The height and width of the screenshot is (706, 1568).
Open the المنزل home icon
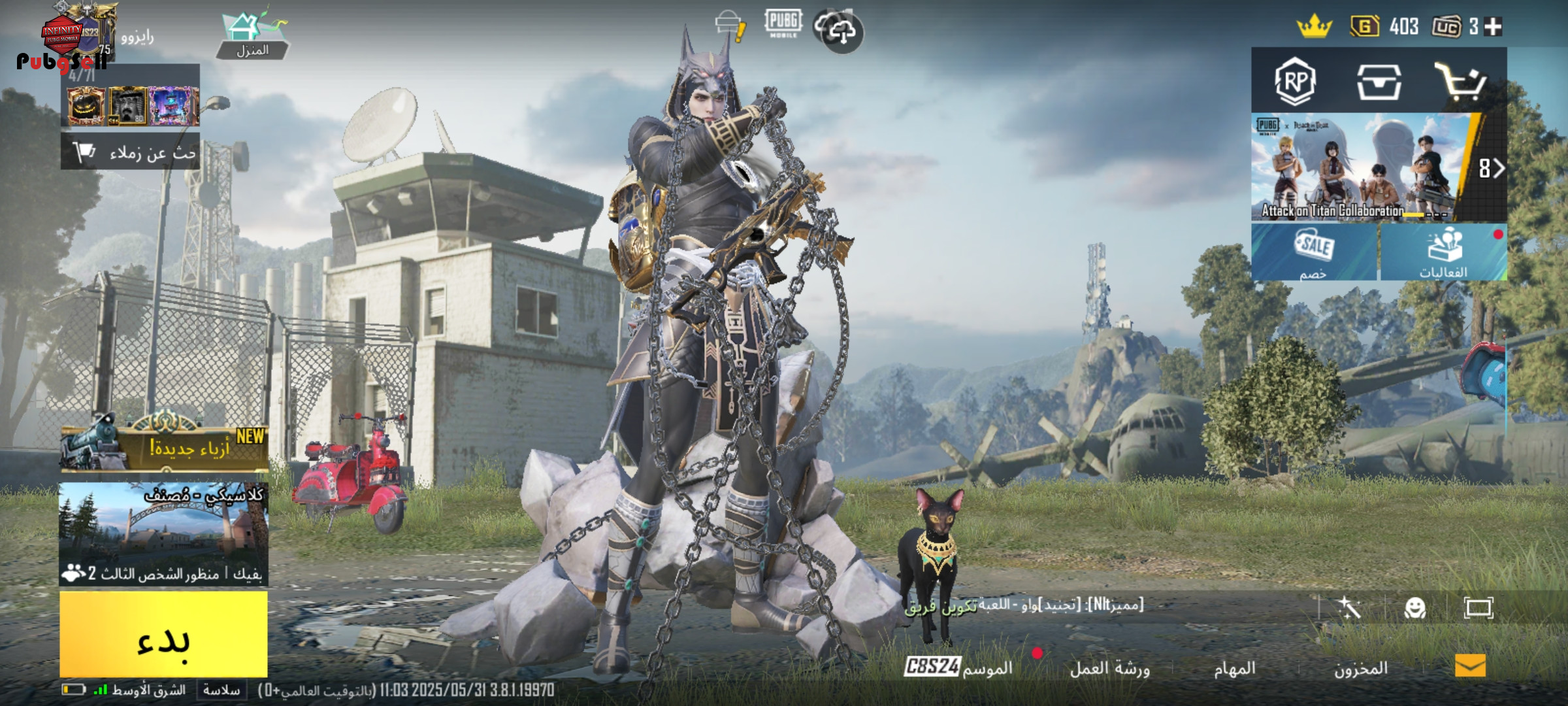[253, 36]
